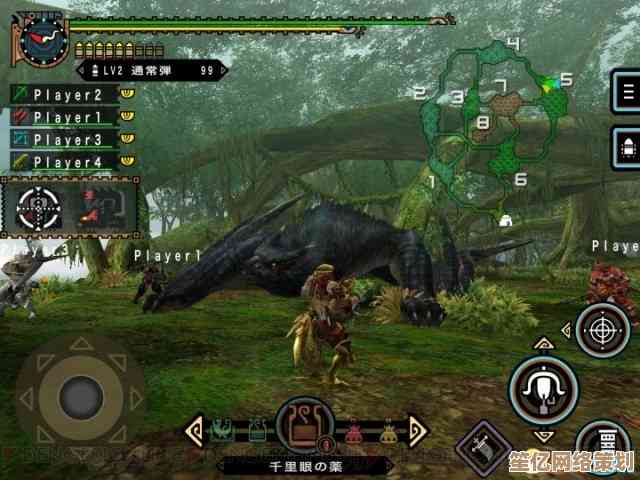Image resolution: width=640 pixels, height=480 pixels.
Task: Cycle item bar to the right
Action: point(417,432)
